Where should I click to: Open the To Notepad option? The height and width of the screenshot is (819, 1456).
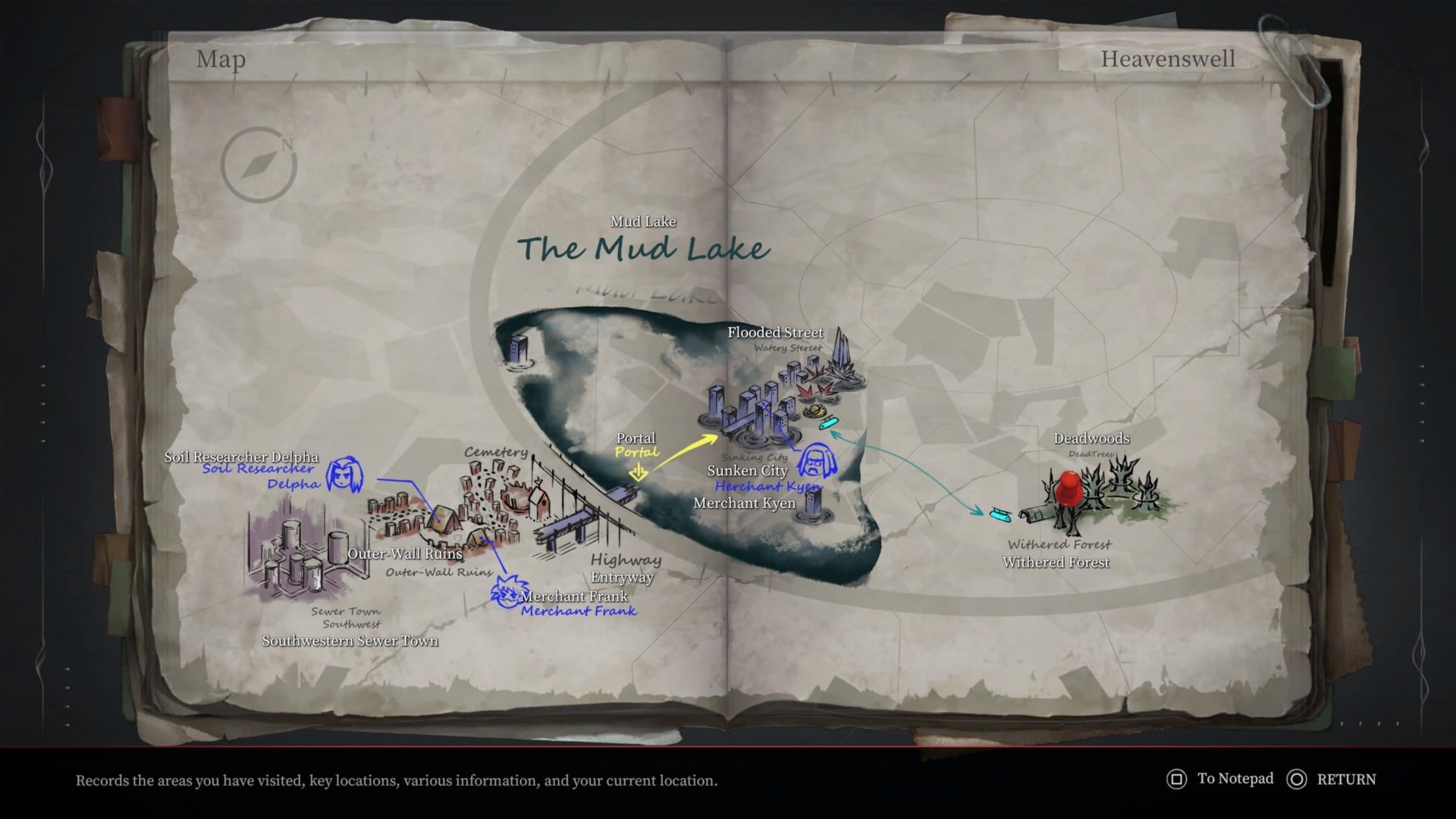pos(1235,779)
